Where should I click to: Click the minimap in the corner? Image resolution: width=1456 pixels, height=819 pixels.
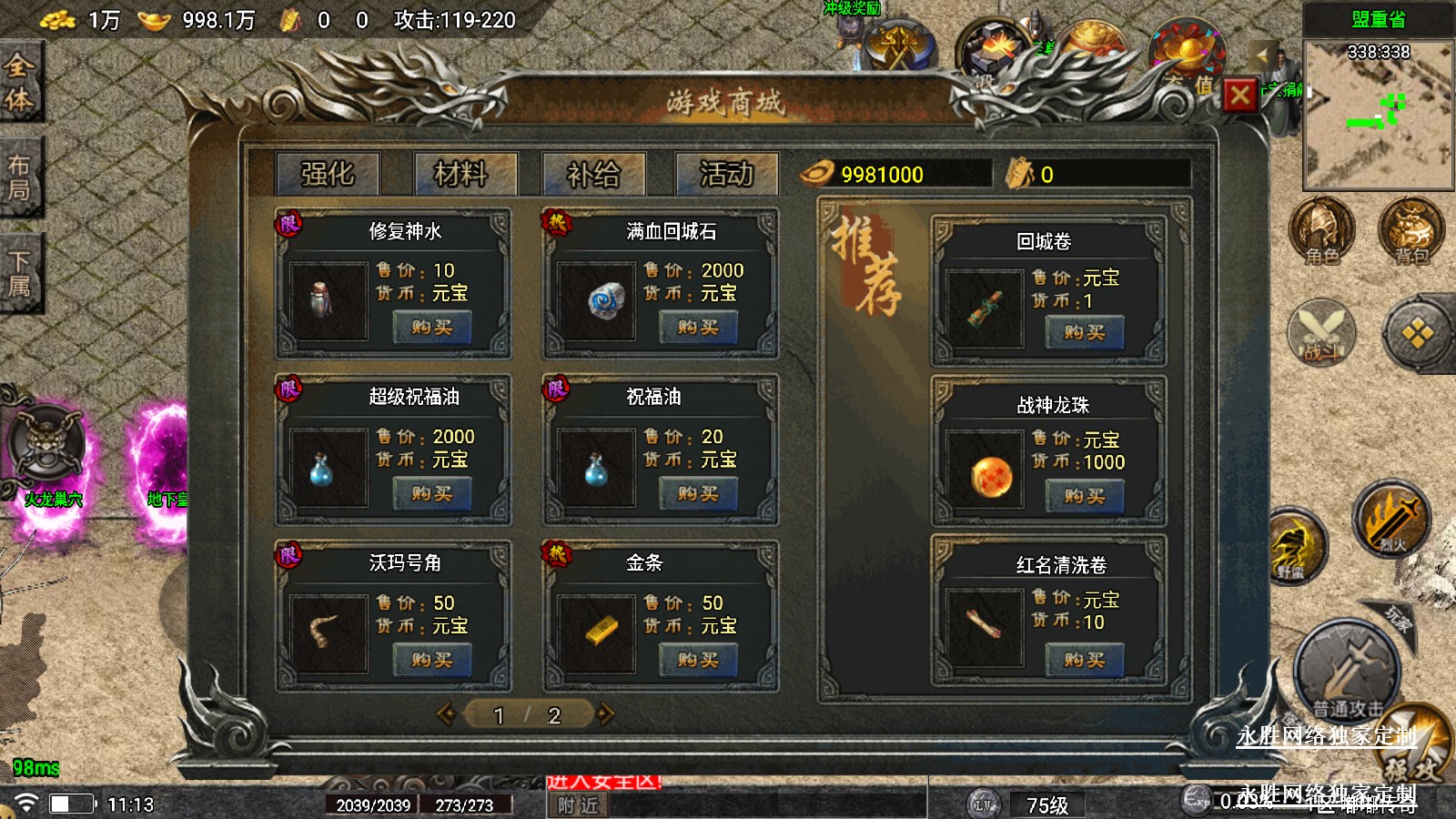pos(1378,115)
